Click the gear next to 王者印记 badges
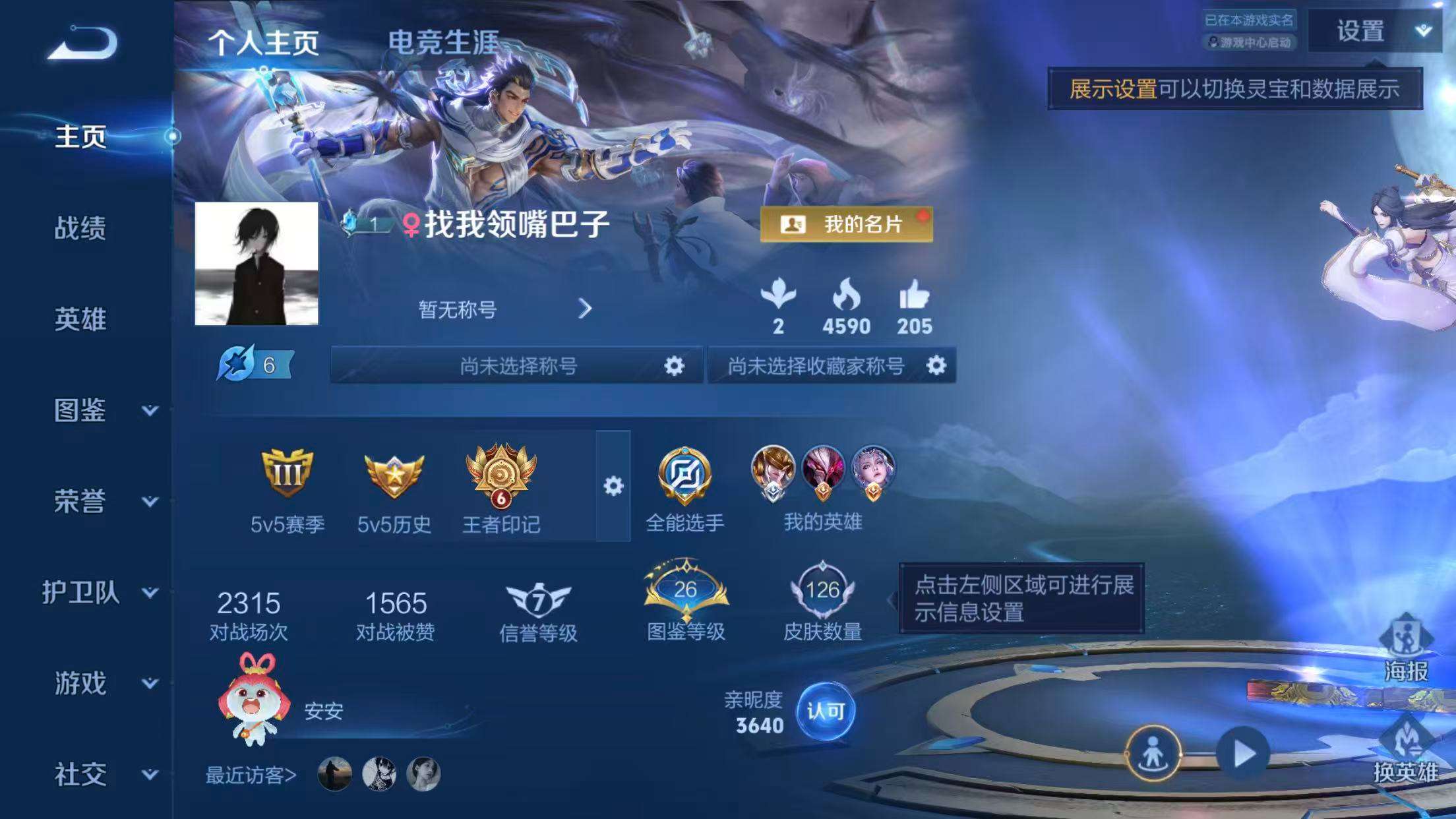 tap(615, 485)
